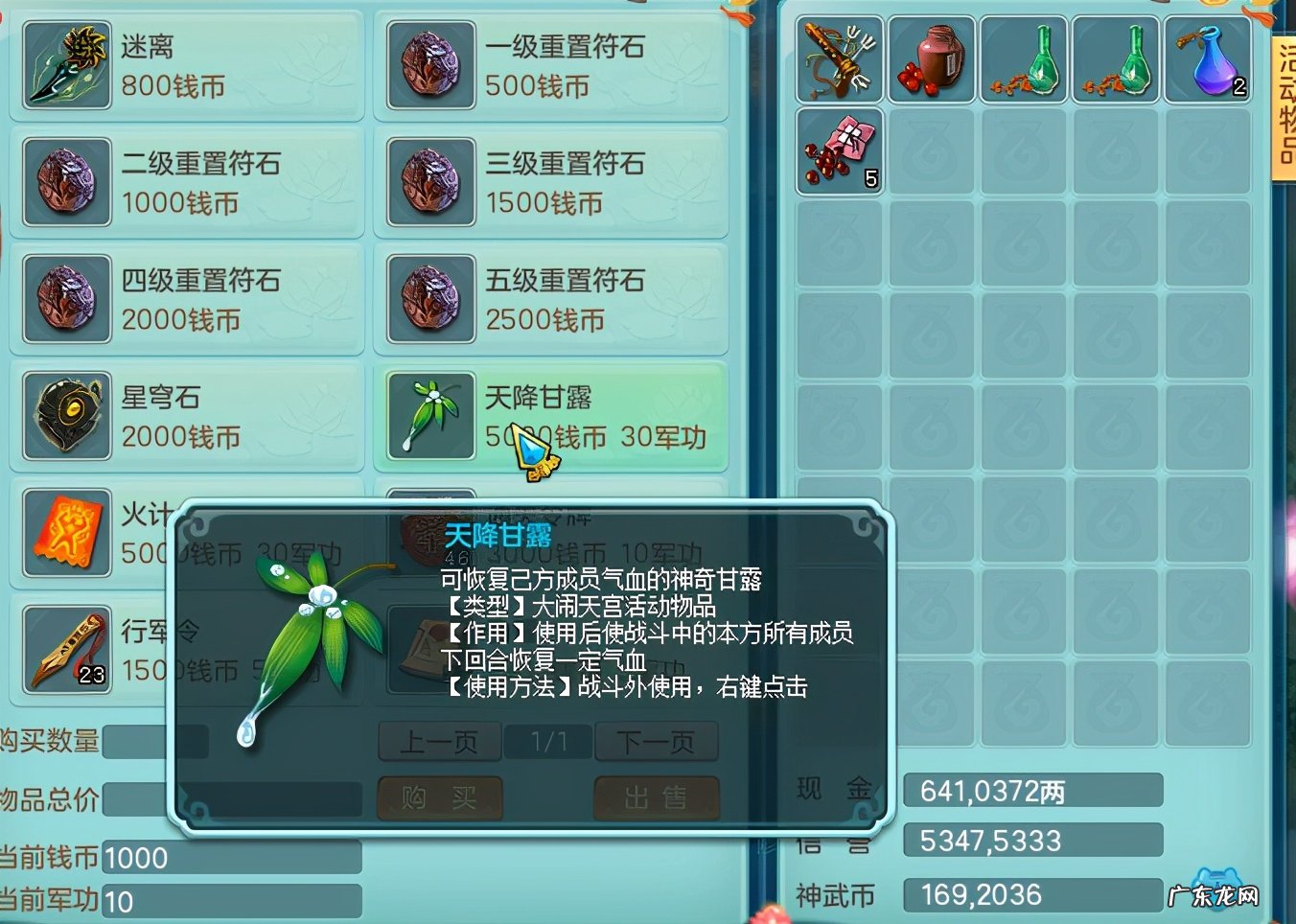Click the 购买数量 quantity input field
Viewport: 1296px width, 924px height.
coord(153,741)
